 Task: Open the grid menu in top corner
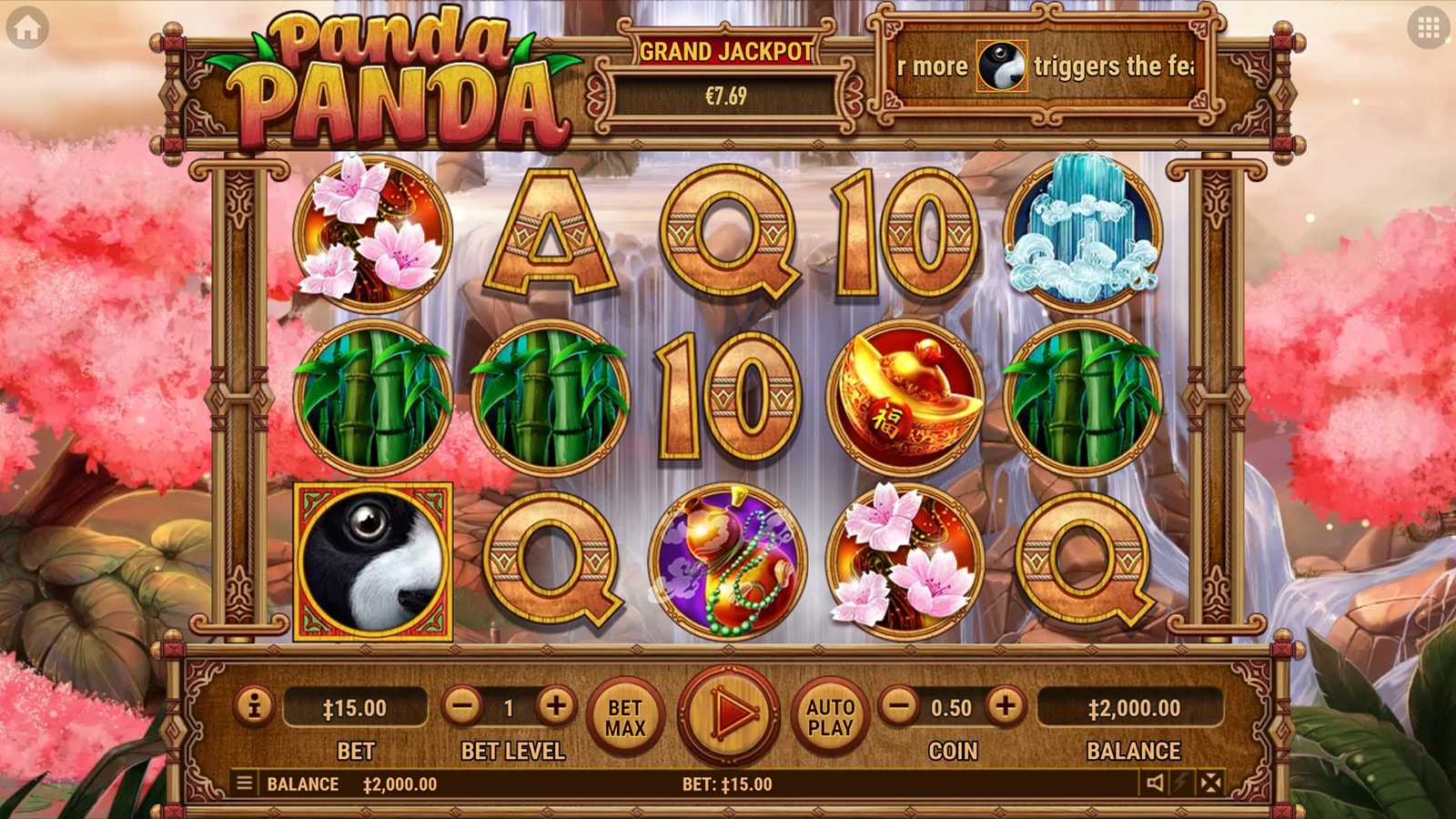pyautogui.click(x=1428, y=29)
